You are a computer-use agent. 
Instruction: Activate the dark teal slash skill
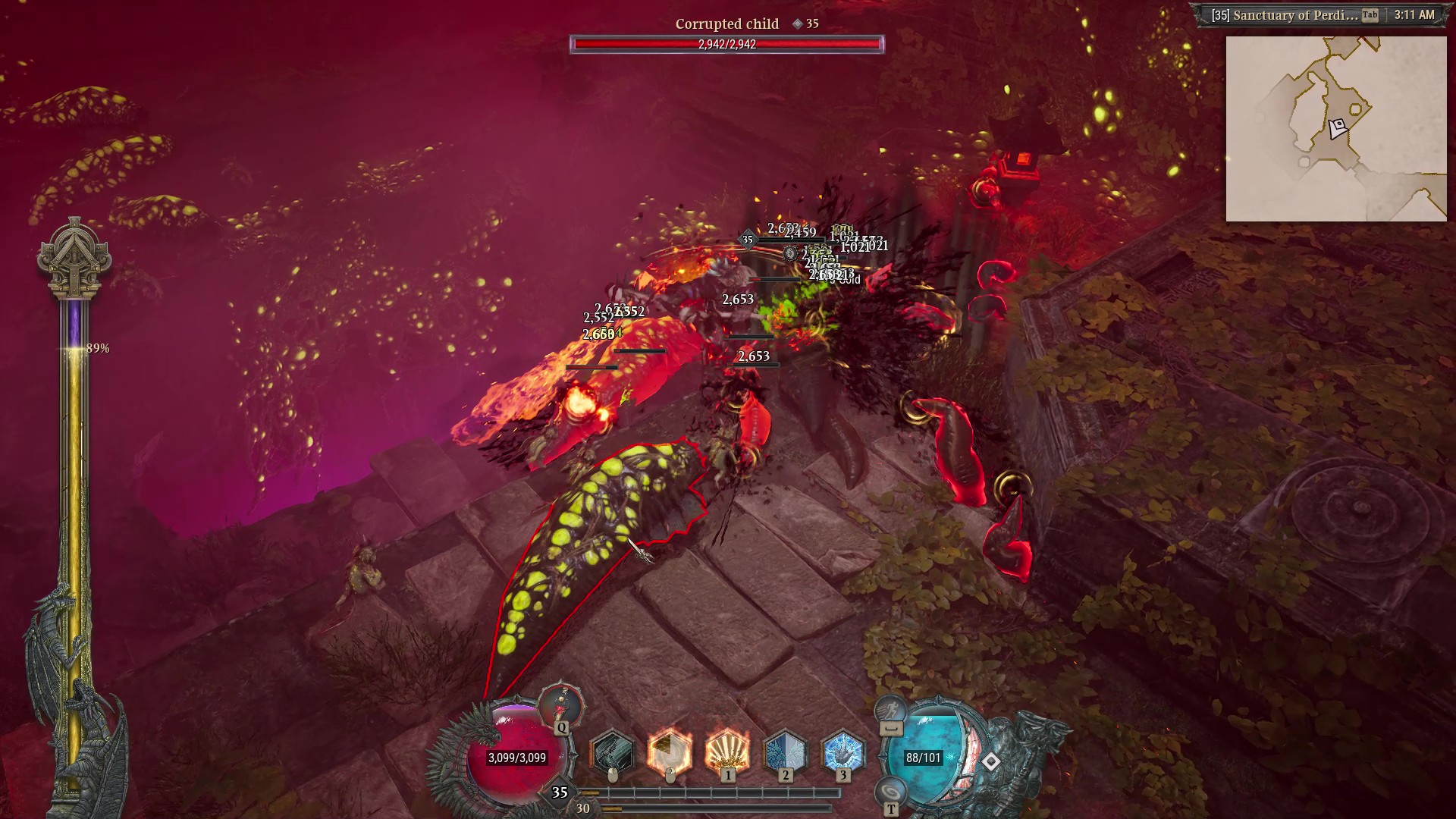612,752
